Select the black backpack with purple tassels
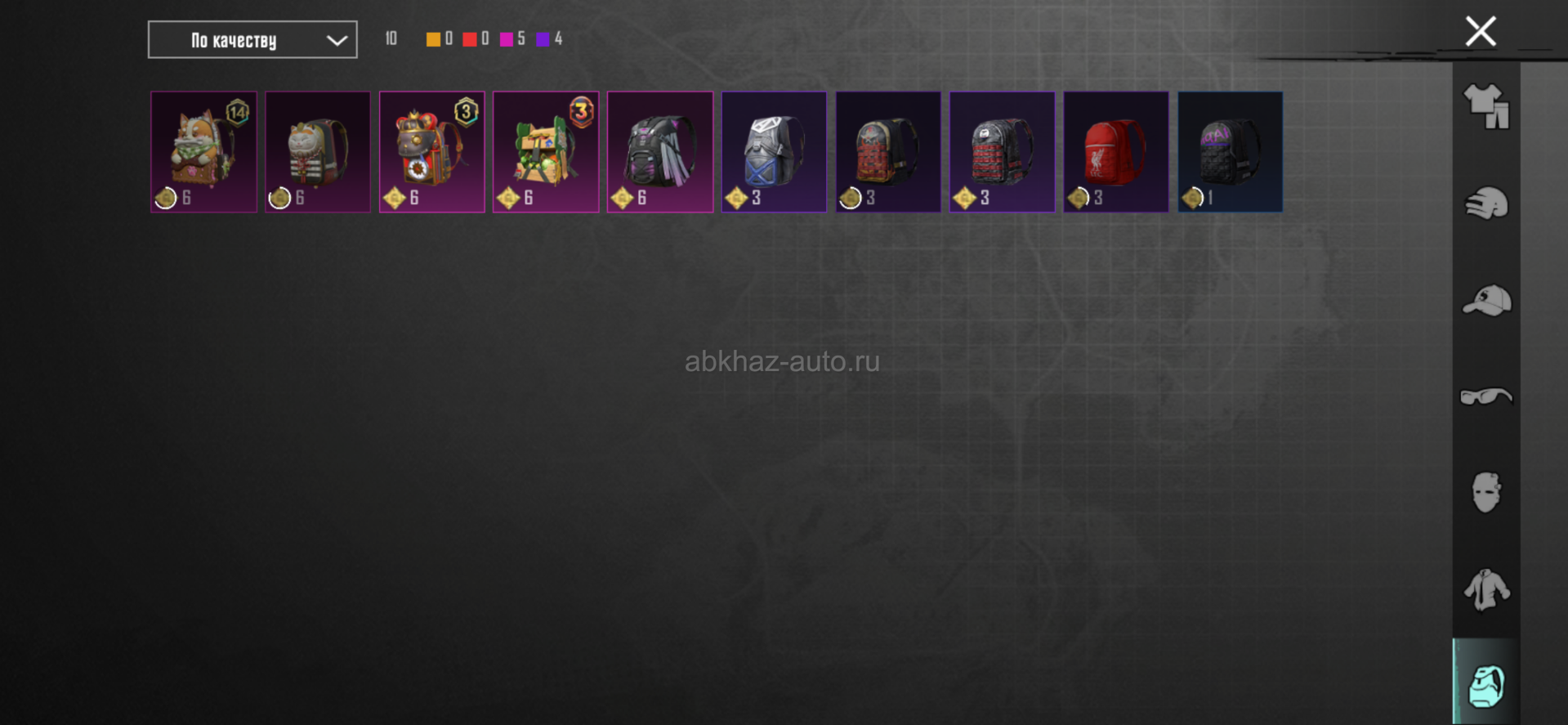The height and width of the screenshot is (725, 1568). coord(660,152)
